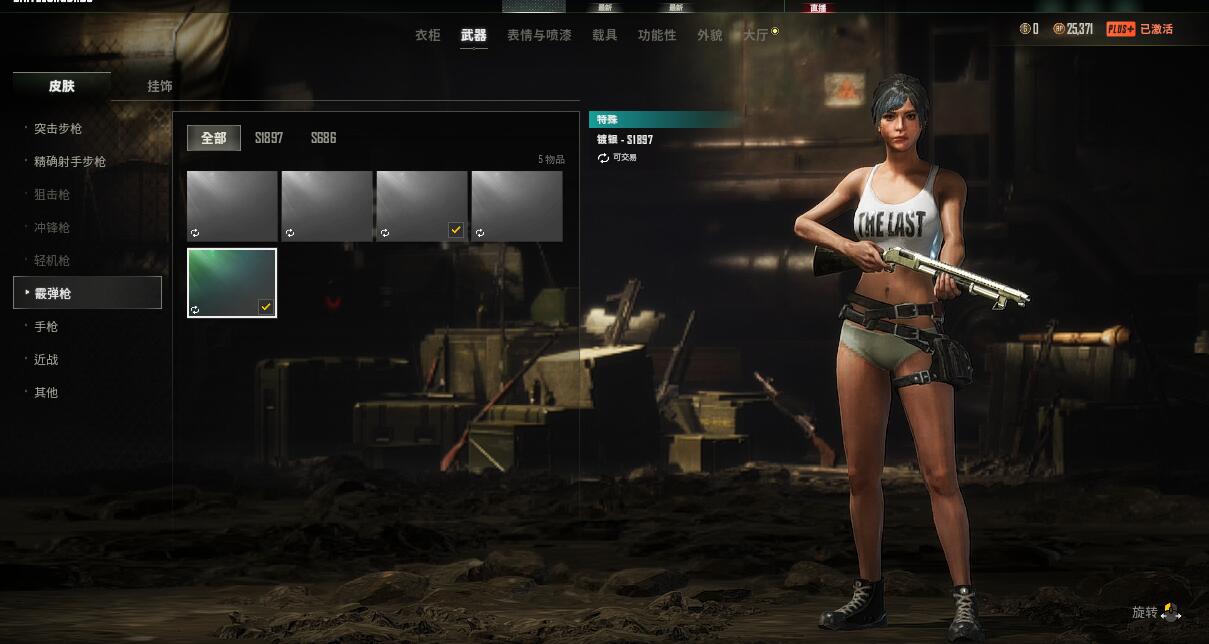Select the 功能性 tab
The width and height of the screenshot is (1209, 644).
click(657, 35)
